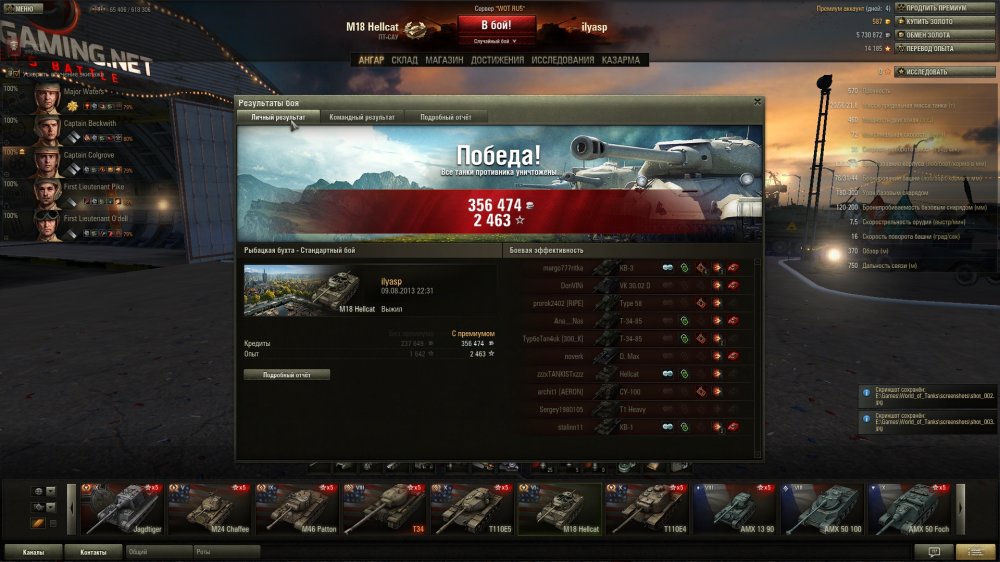Viewport: 1000px width, 562px height.
Task: Go to the ДОСТИЖЕНИЯ tab
Action: tap(497, 60)
